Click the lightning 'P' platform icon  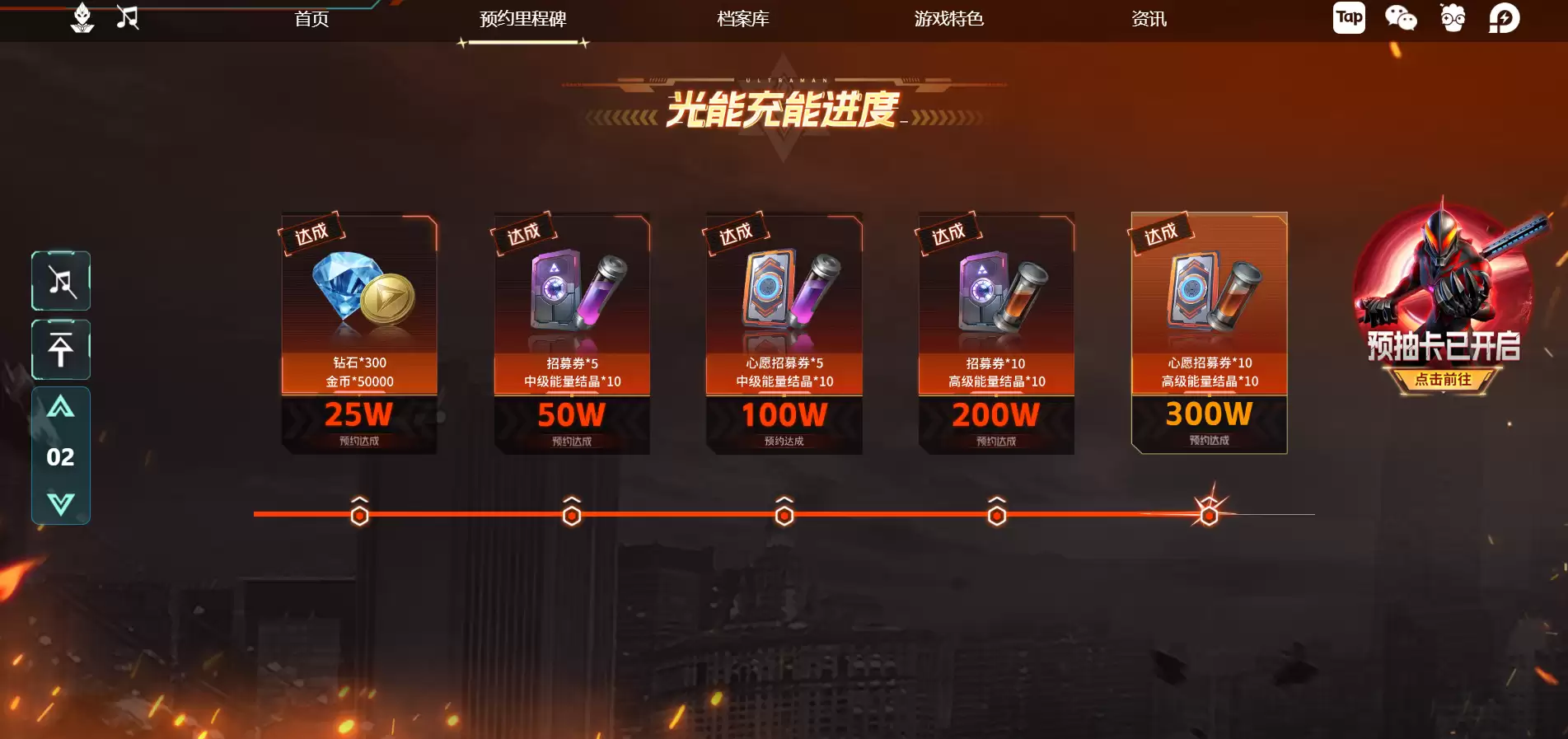(1505, 16)
